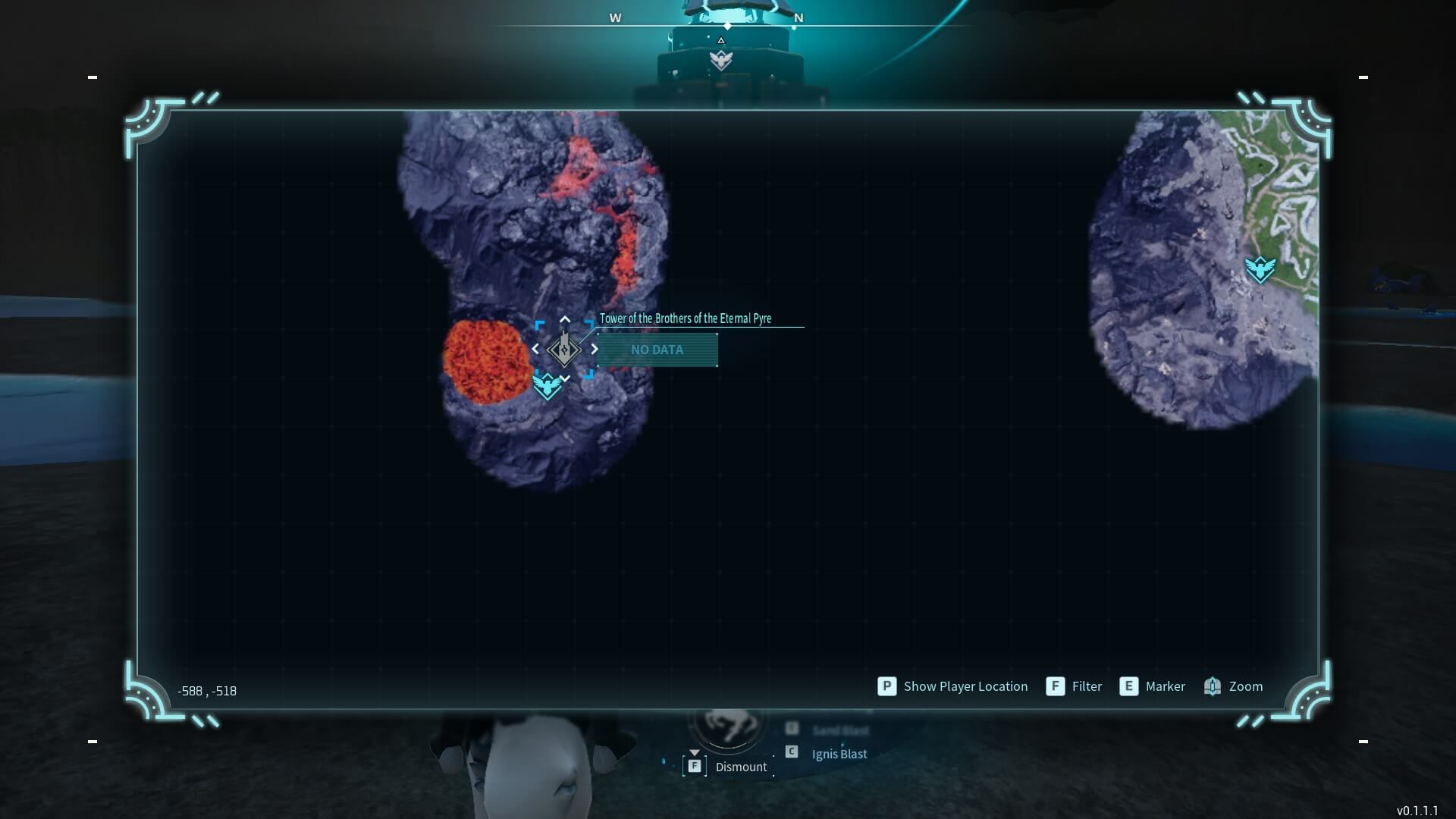Click the right arrow beside the selected marker
The height and width of the screenshot is (819, 1456).
click(x=595, y=350)
